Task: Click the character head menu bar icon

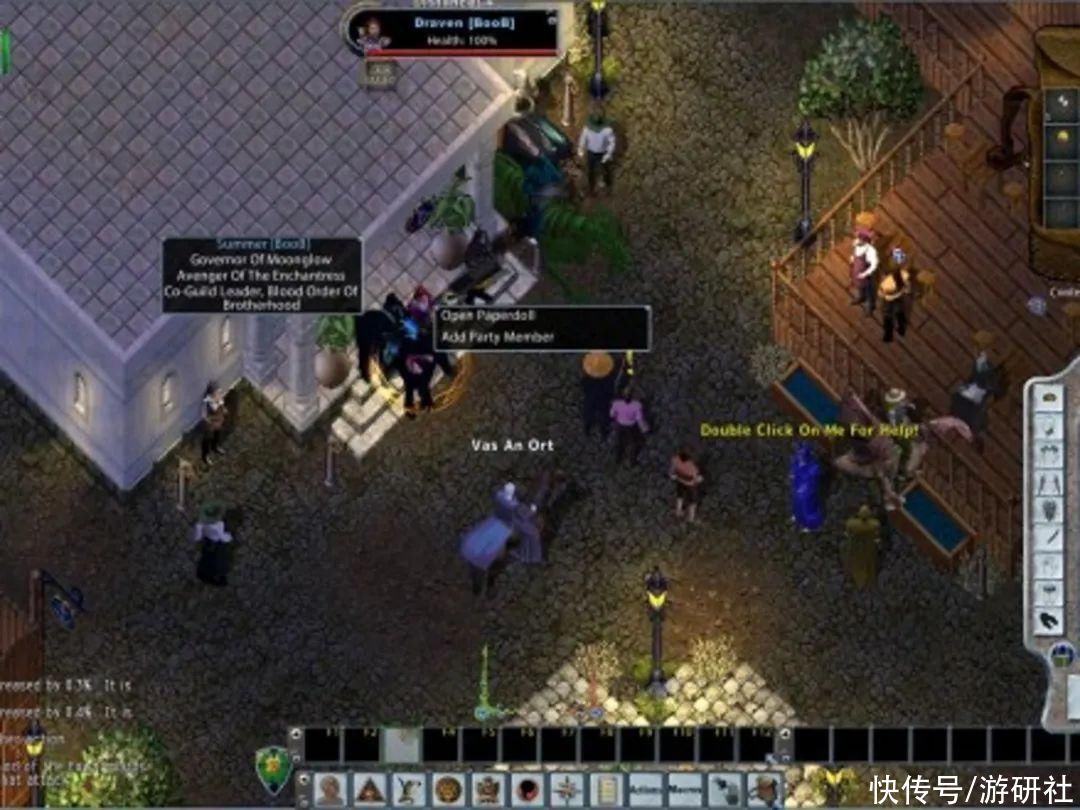Action: click(x=331, y=788)
